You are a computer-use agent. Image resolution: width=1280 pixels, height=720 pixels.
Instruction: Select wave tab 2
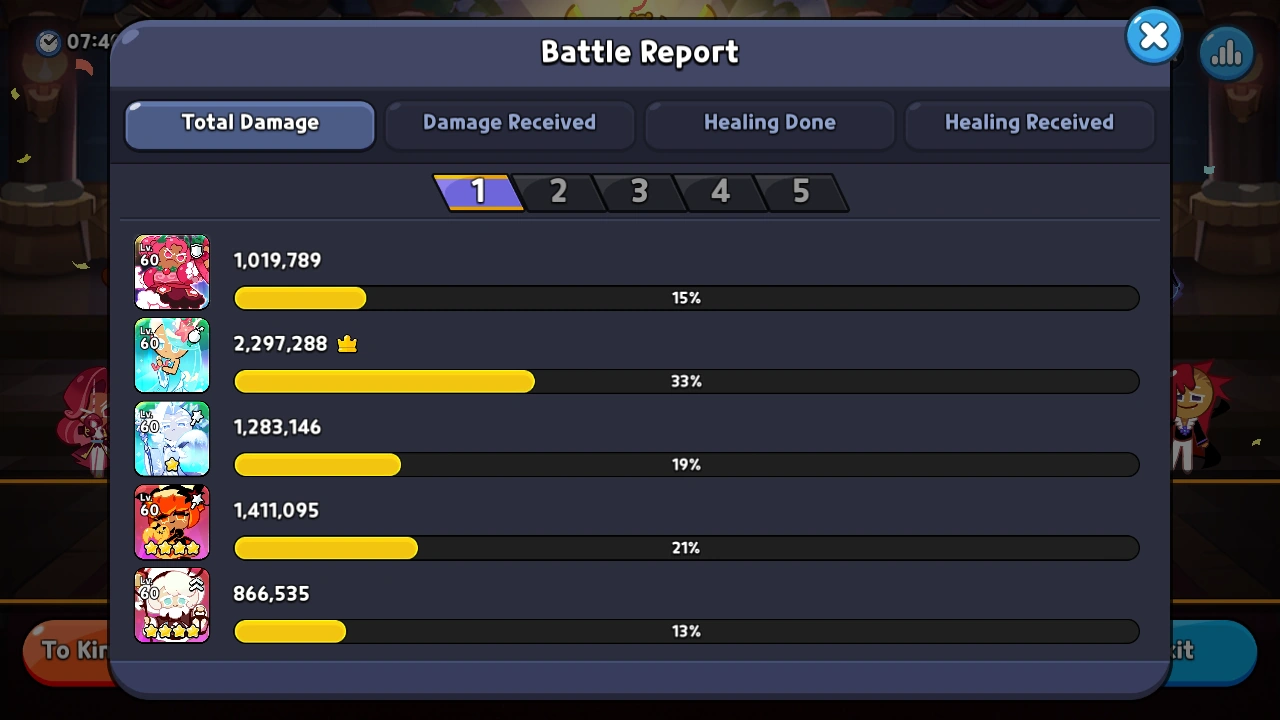point(558,192)
